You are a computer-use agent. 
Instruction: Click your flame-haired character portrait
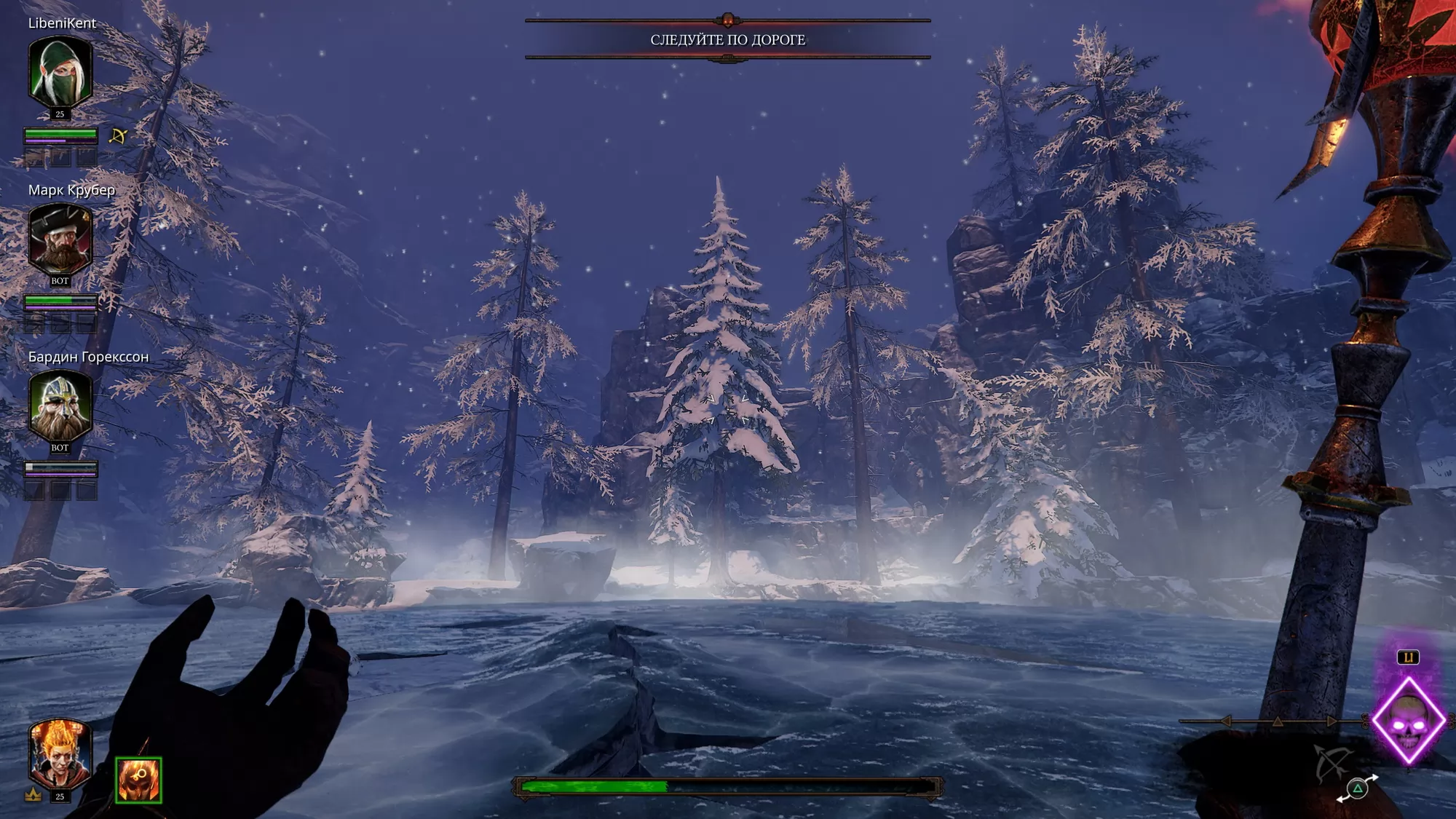click(x=60, y=755)
